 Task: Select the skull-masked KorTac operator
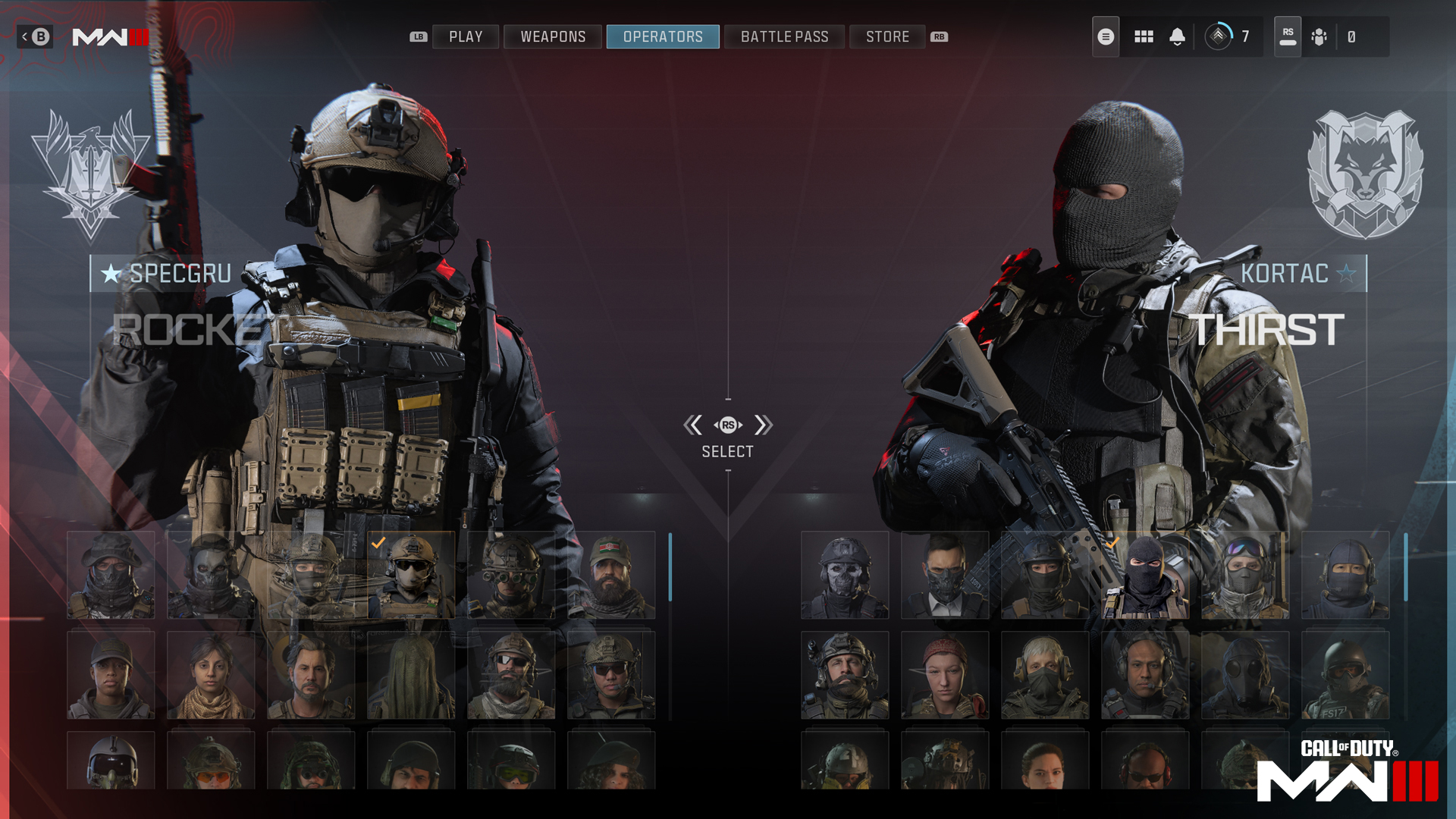[845, 575]
